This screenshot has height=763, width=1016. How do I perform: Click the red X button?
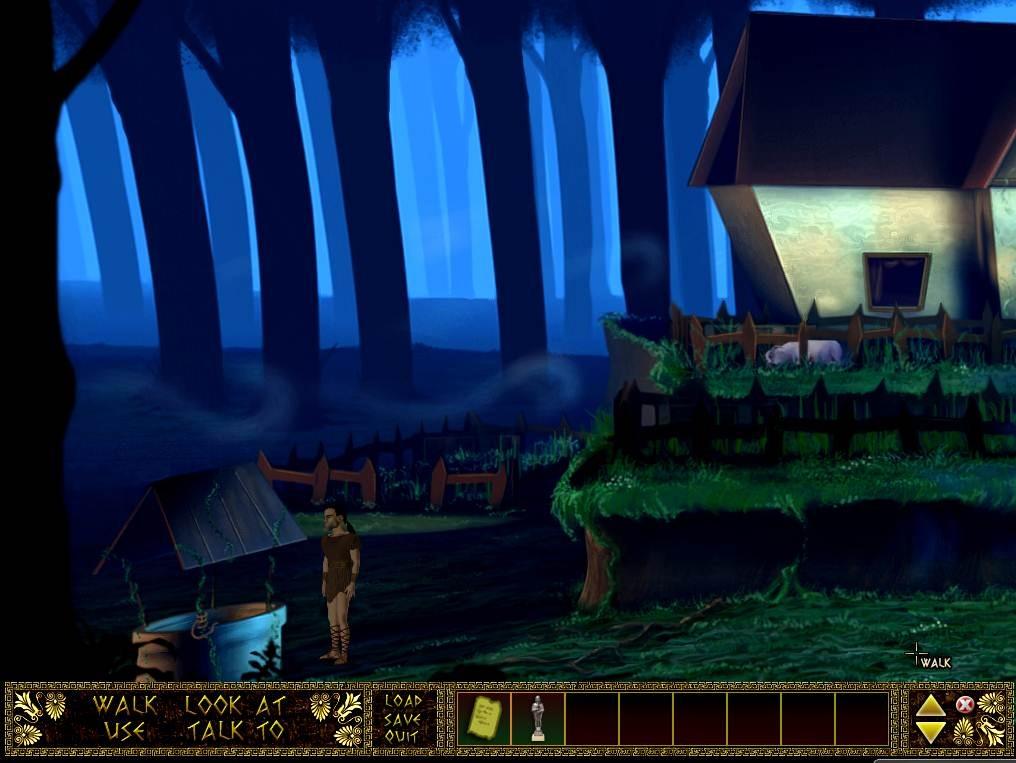[x=964, y=704]
